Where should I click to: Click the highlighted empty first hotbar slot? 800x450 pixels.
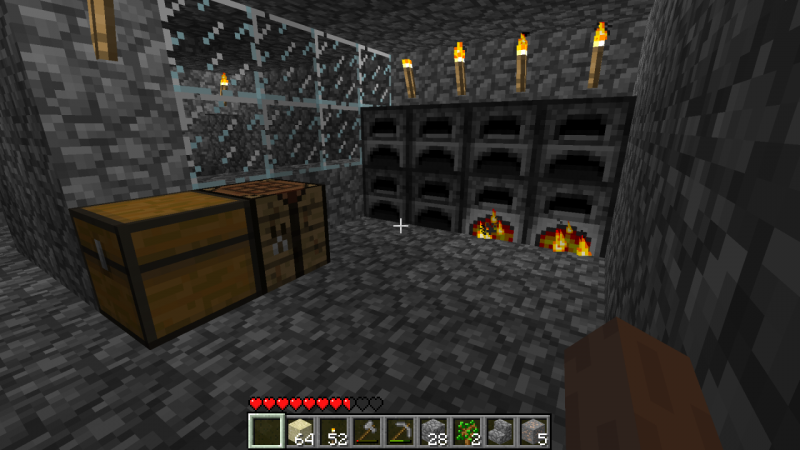(266, 432)
